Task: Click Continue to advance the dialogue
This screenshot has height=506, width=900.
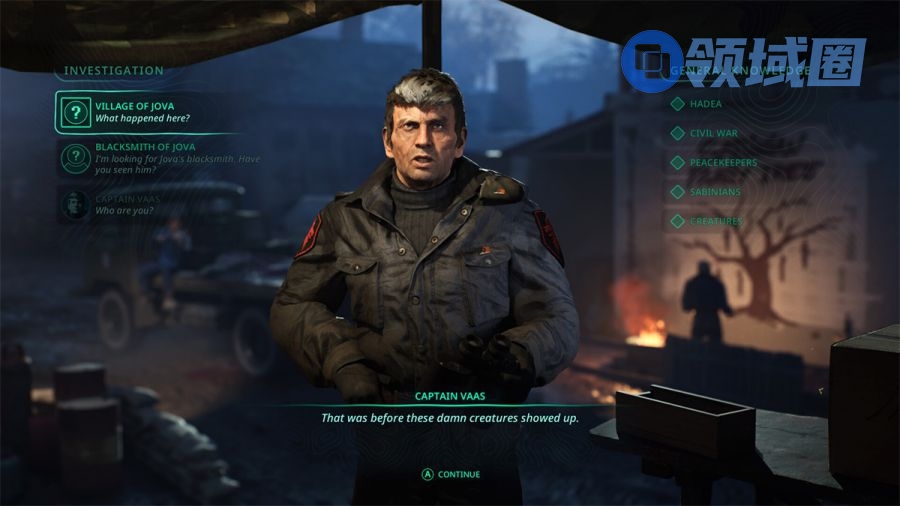Action: pyautogui.click(x=451, y=474)
